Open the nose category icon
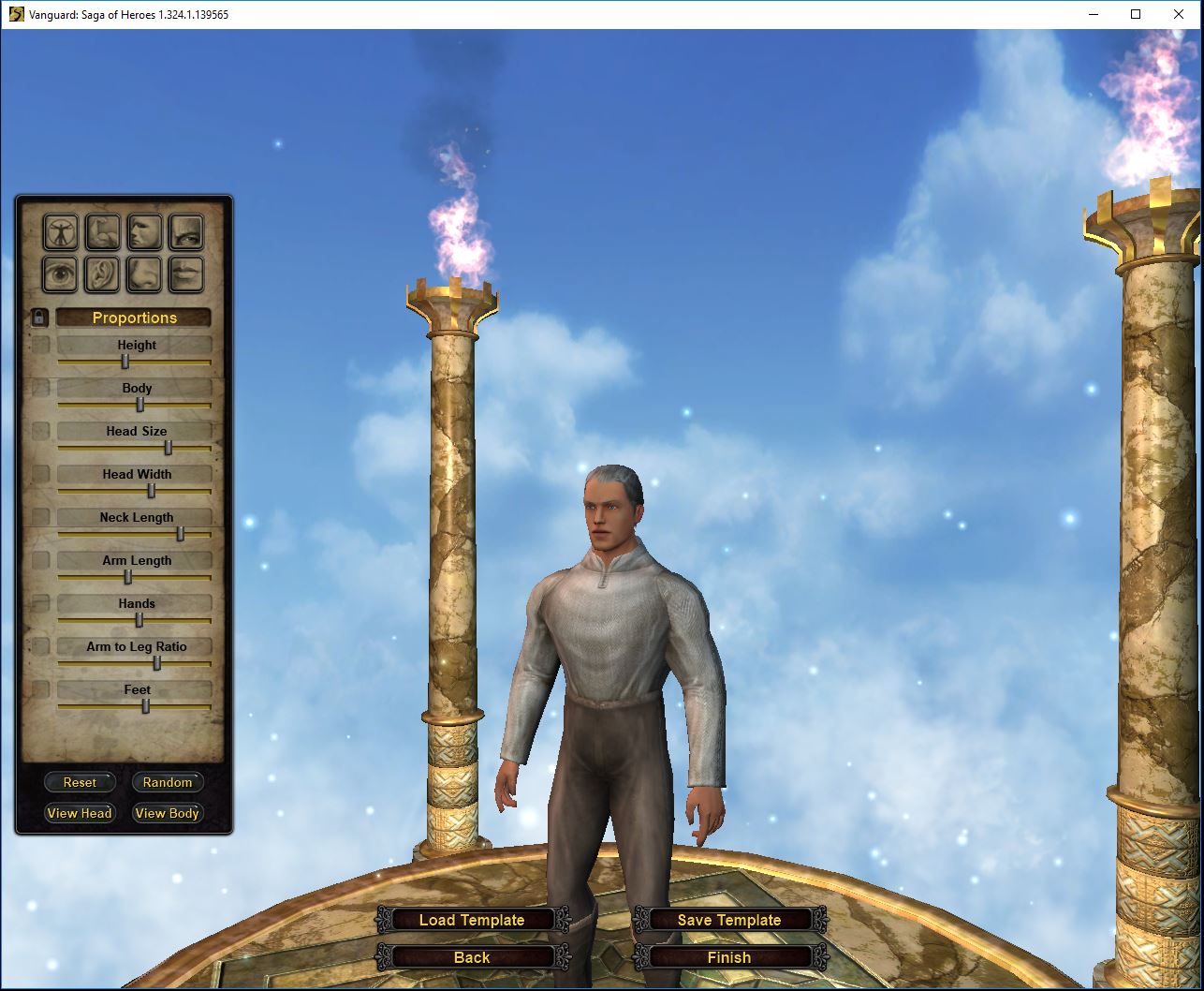Image resolution: width=1204 pixels, height=991 pixels. pos(145,274)
